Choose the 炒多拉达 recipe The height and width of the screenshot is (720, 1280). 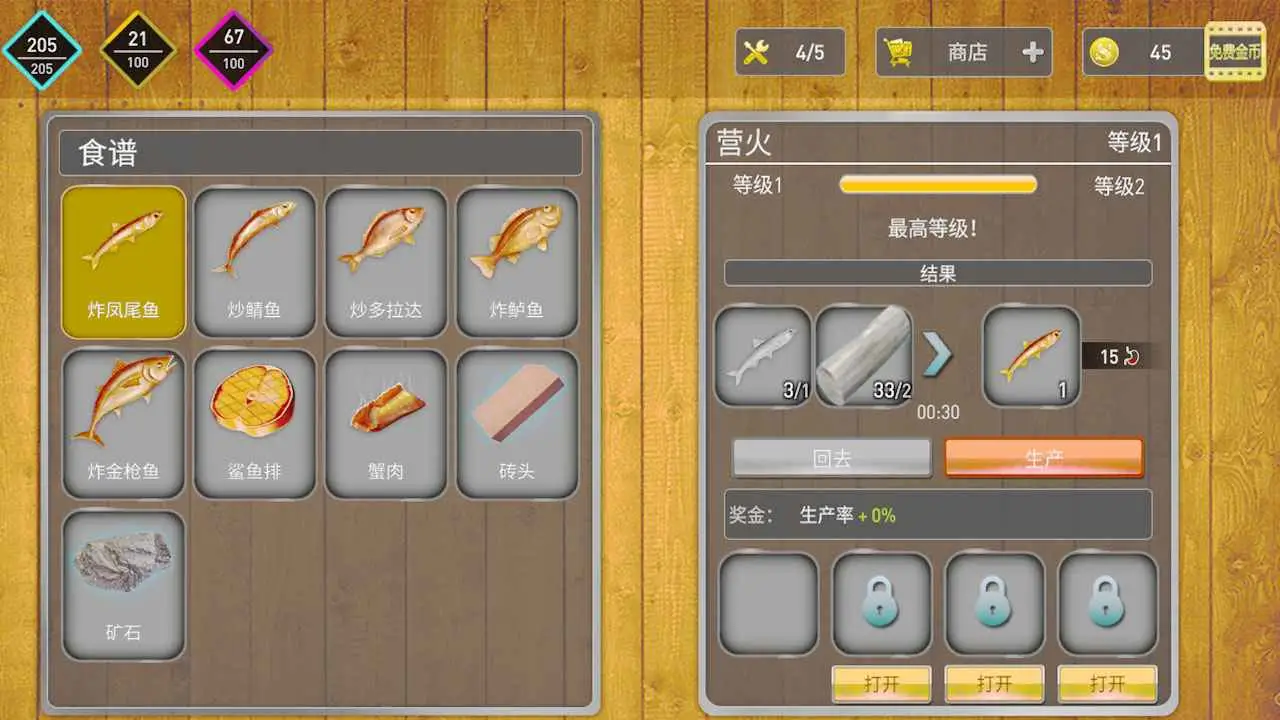coord(385,260)
